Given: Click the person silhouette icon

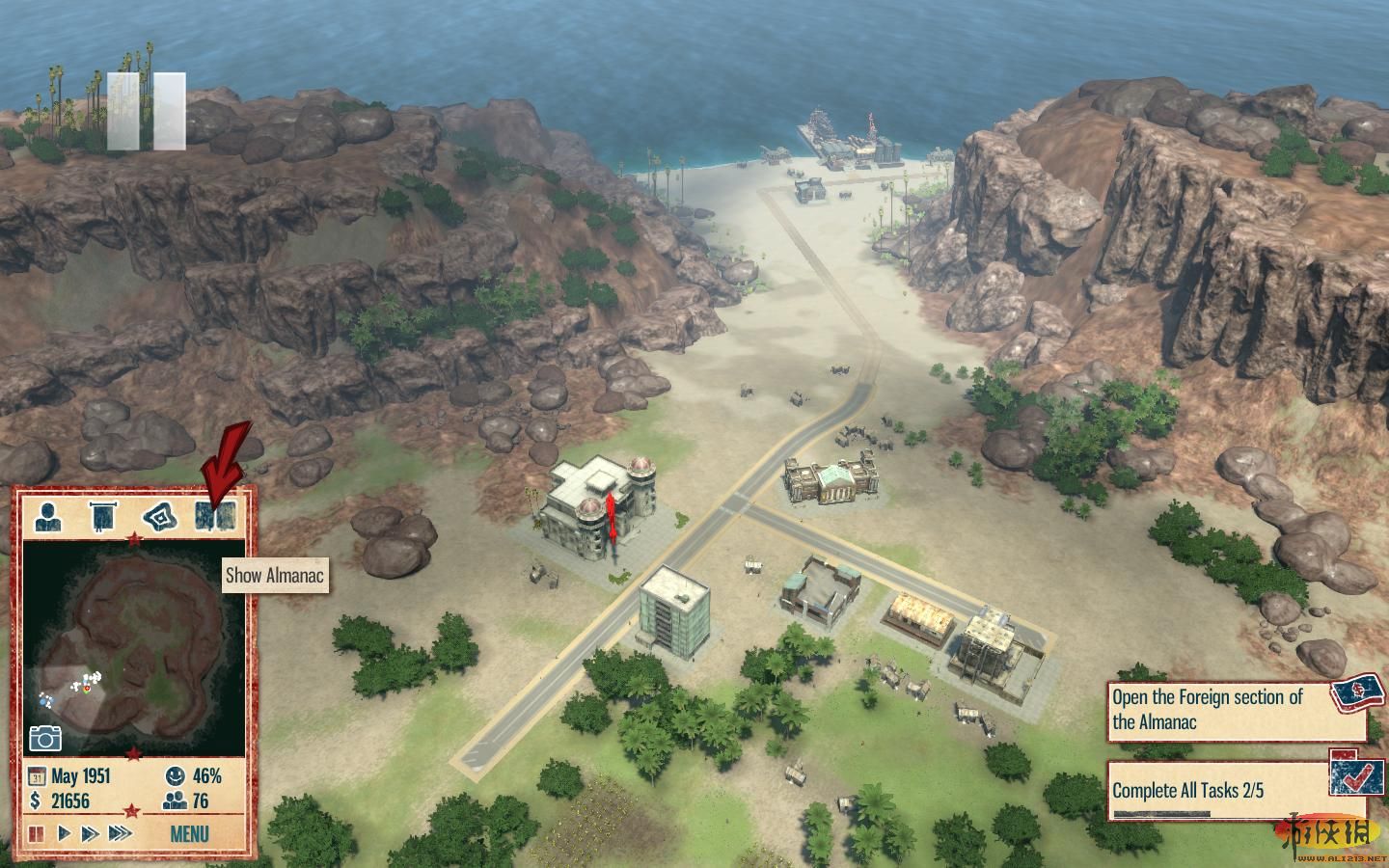Looking at the screenshot, I should point(47,517).
